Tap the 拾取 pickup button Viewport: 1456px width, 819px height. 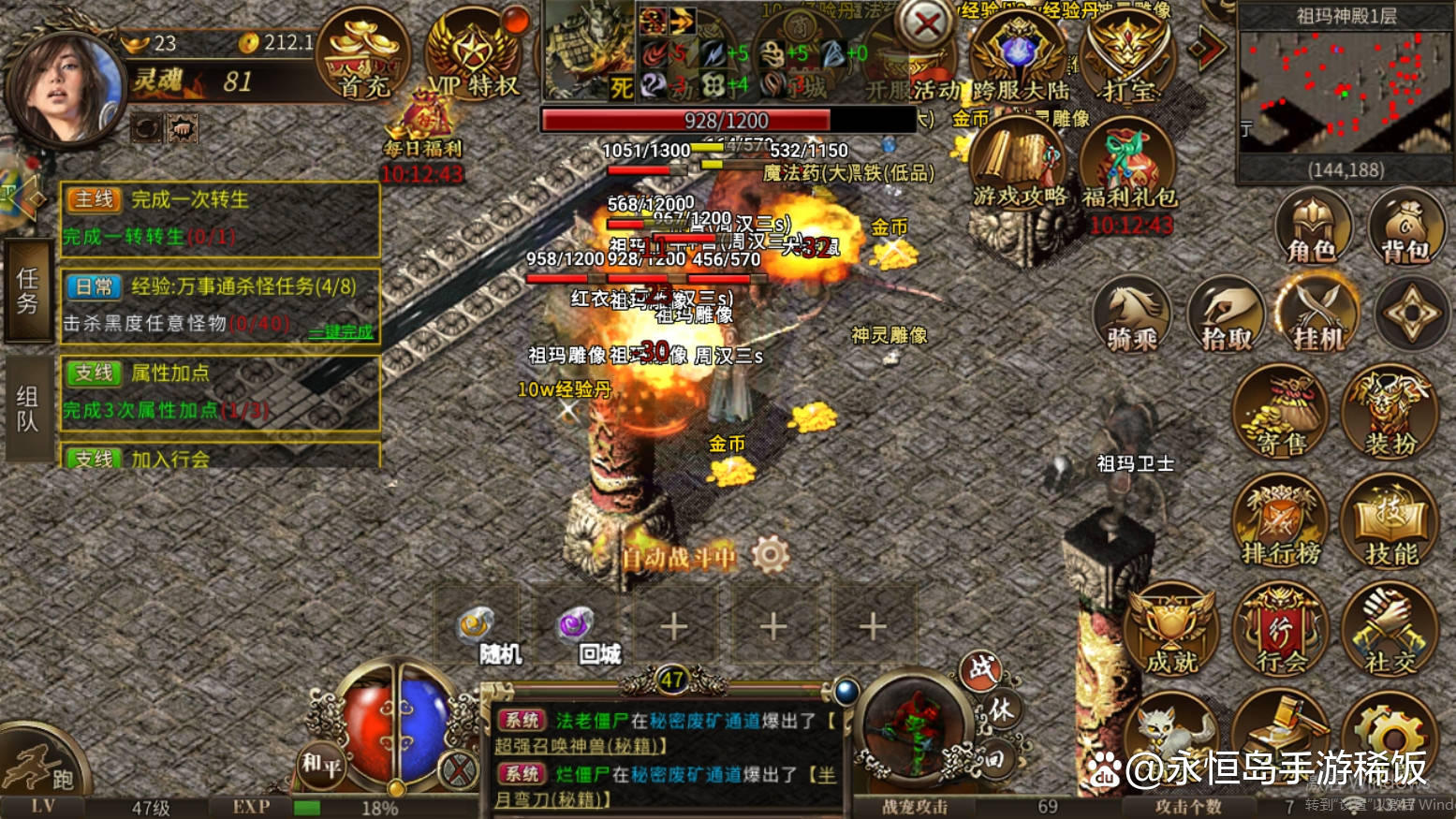[1226, 316]
